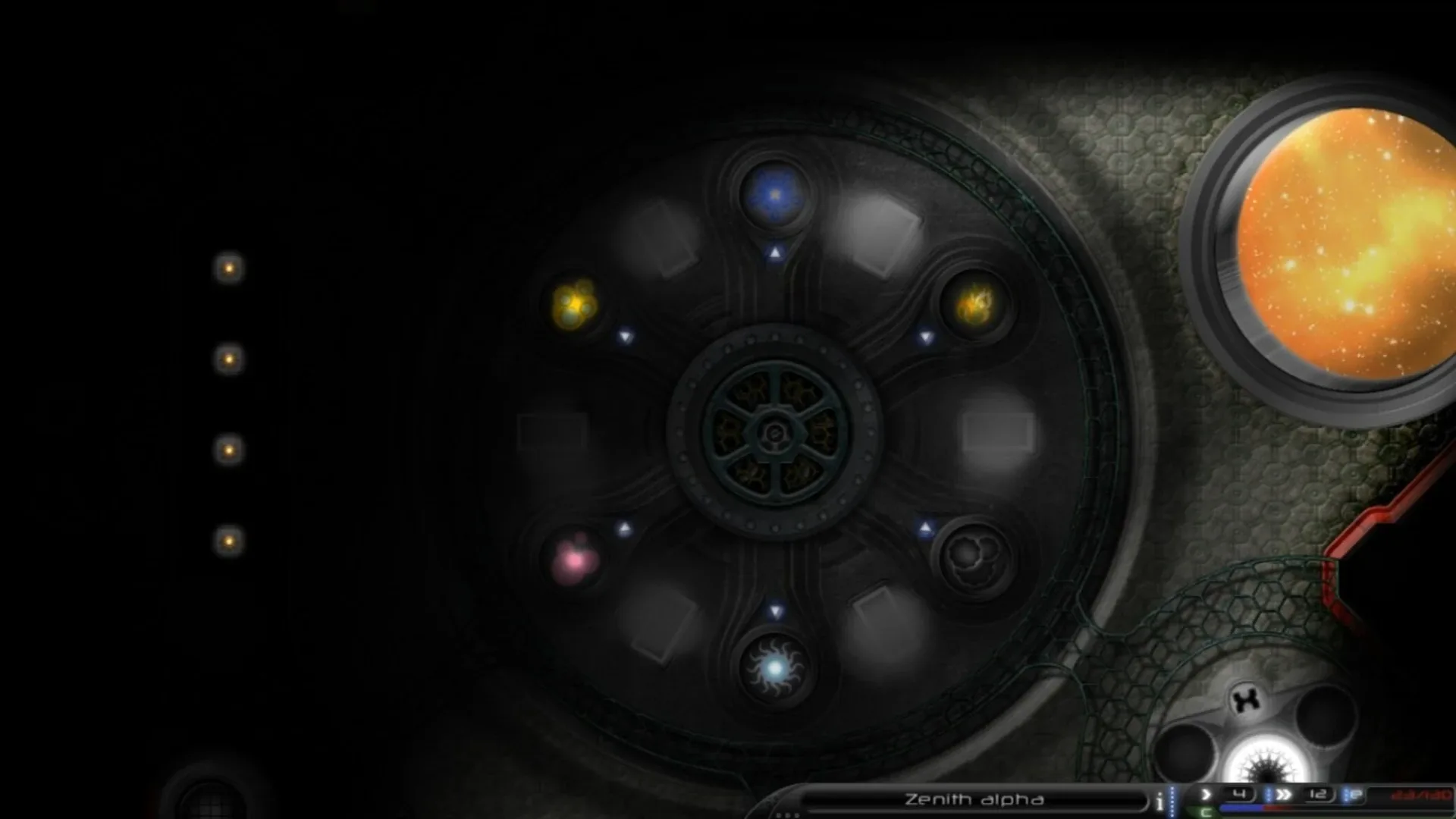This screenshot has width=1456, height=819.
Task: Open the Zenith alpha name plate
Action: [x=974, y=799]
